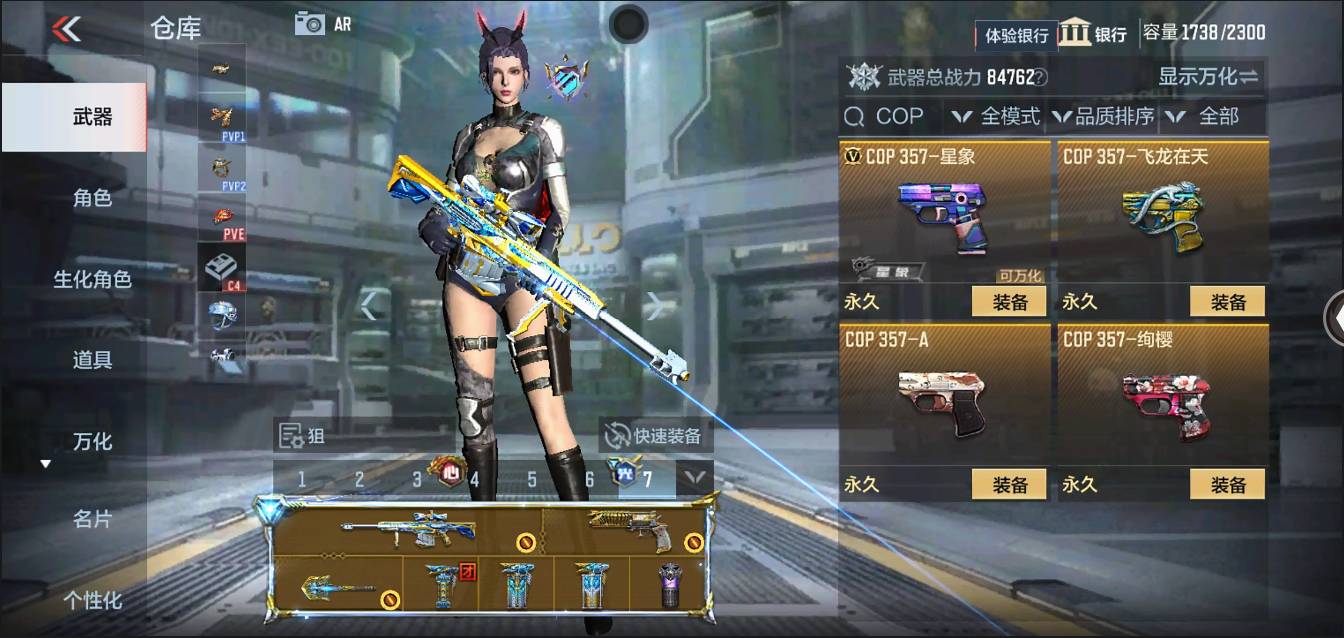Equip the COP 357-绚樱 pistol
1344x638 pixels.
pyautogui.click(x=1227, y=485)
